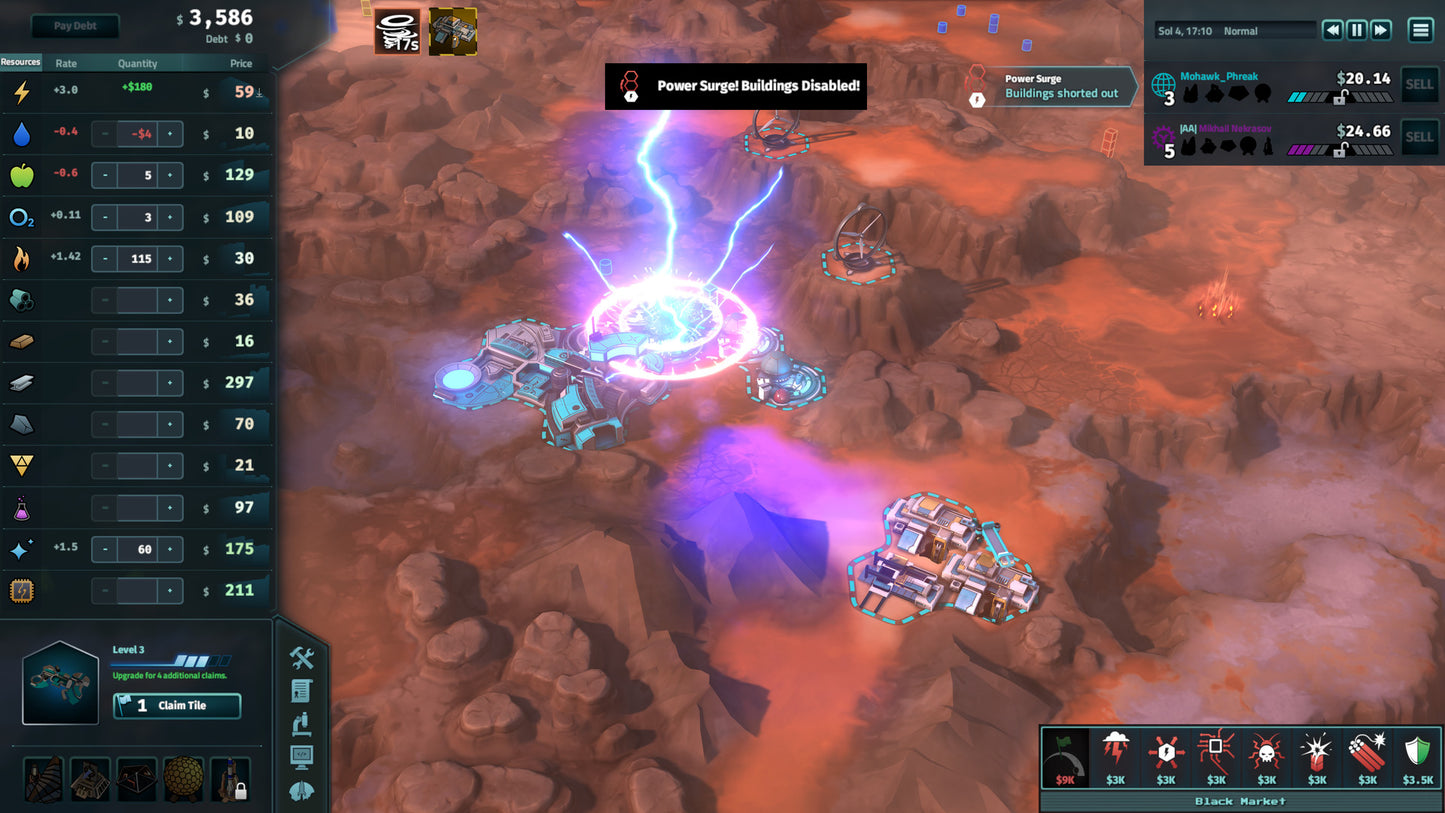This screenshot has width=1445, height=813.
Task: Open the microscope research panel
Action: tap(302, 723)
